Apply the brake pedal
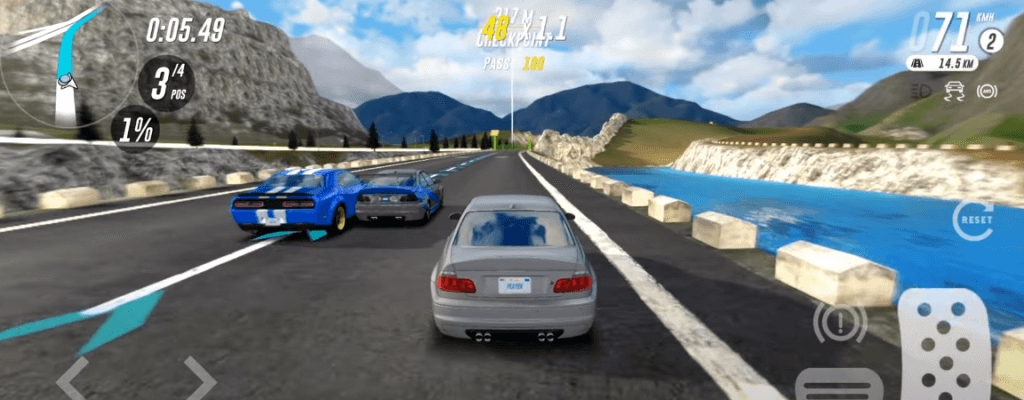Viewport: 1024px width, 400px height. click(x=838, y=386)
